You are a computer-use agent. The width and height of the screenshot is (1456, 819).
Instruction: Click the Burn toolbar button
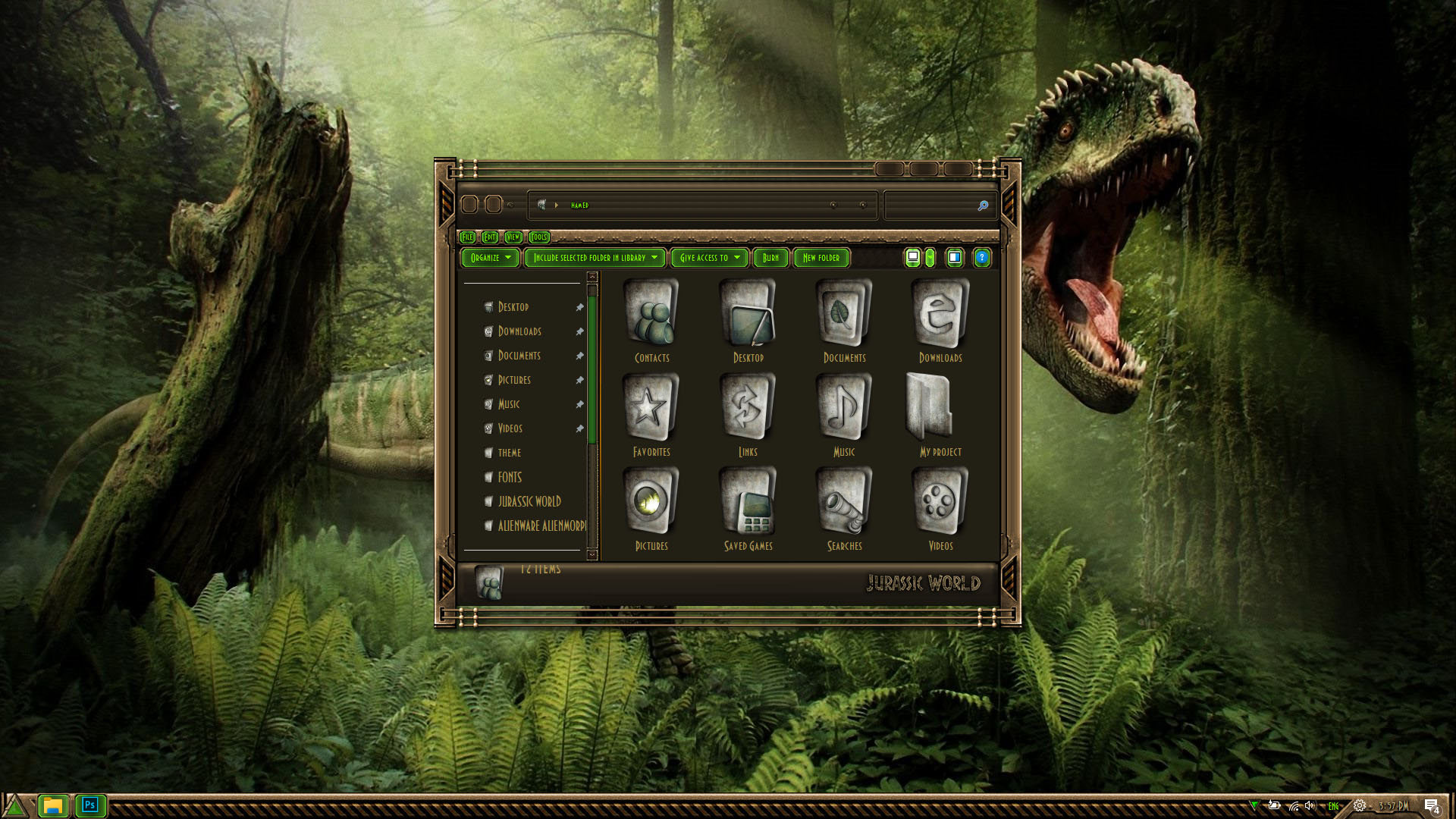pos(770,258)
